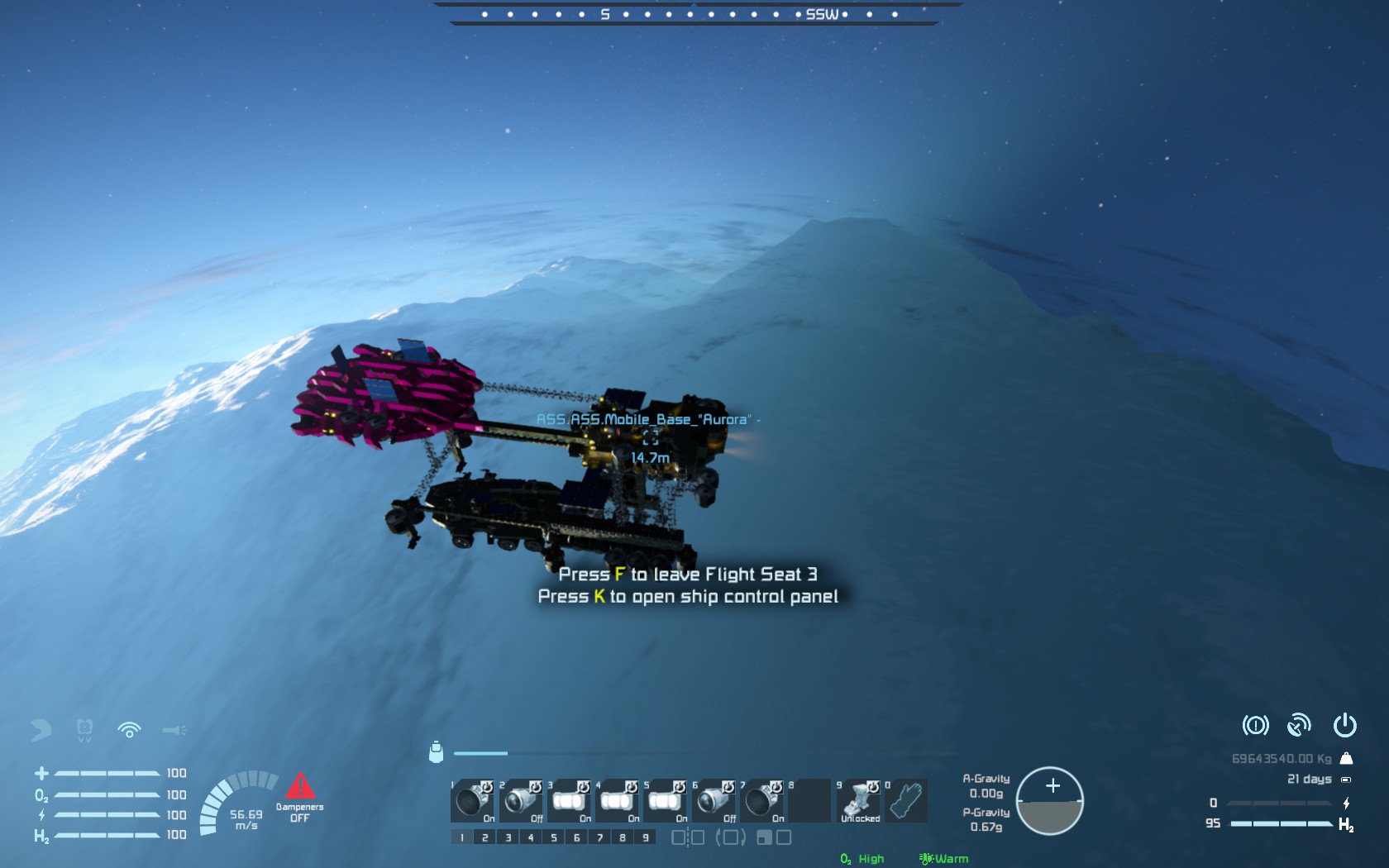The image size is (1389, 868).
Task: Select hotbar slot 3 tank toggle
Action: tap(569, 800)
